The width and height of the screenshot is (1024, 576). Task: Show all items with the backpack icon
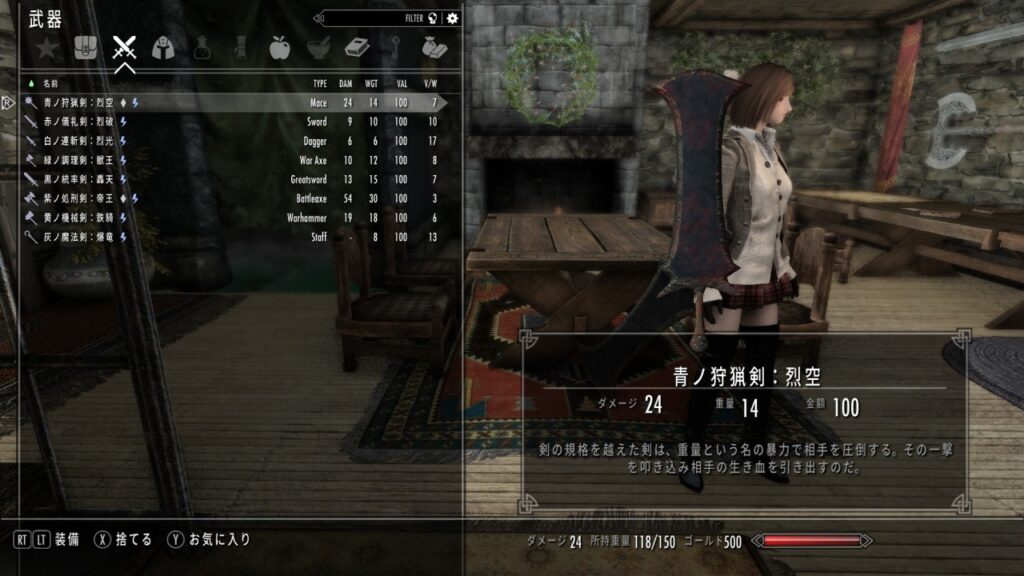[85, 47]
